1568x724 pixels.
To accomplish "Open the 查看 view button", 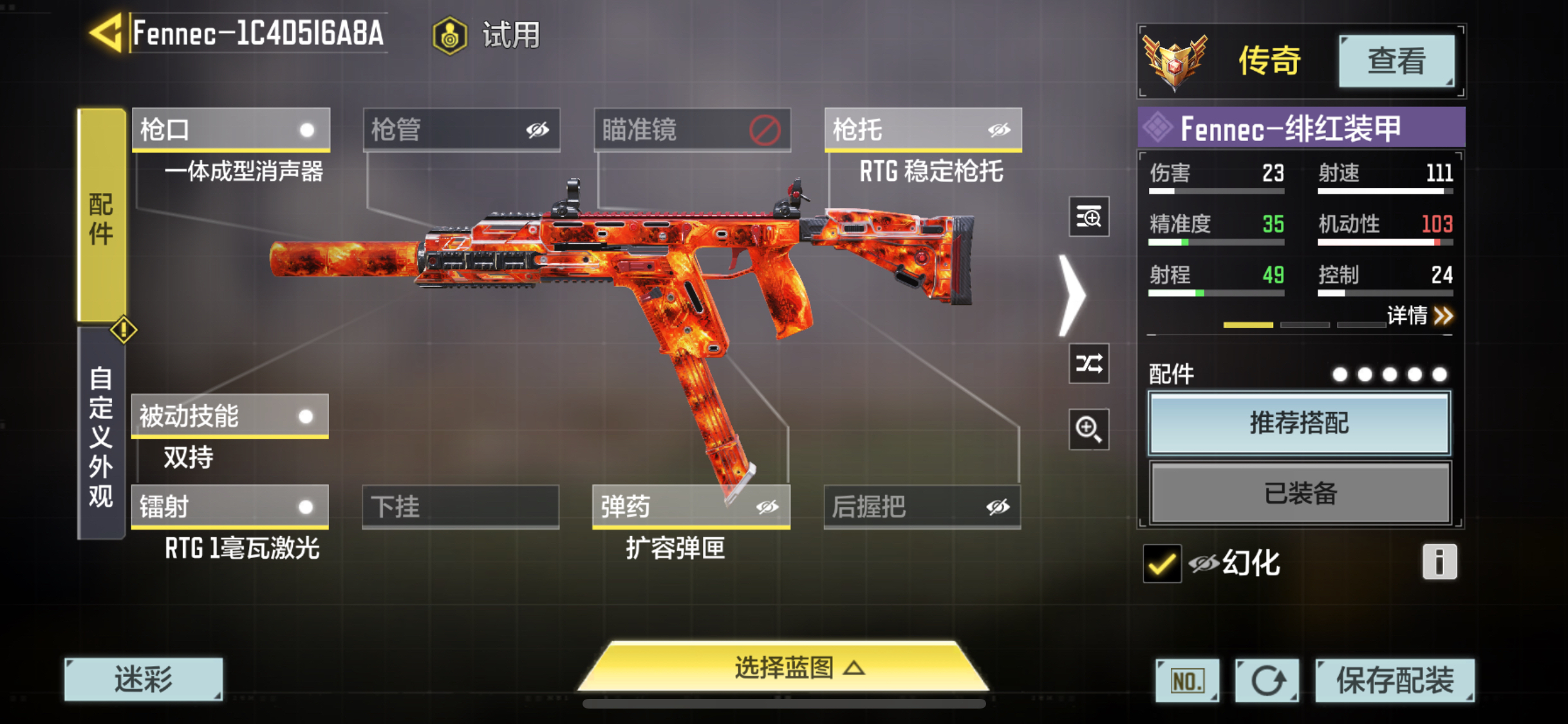I will point(1395,61).
